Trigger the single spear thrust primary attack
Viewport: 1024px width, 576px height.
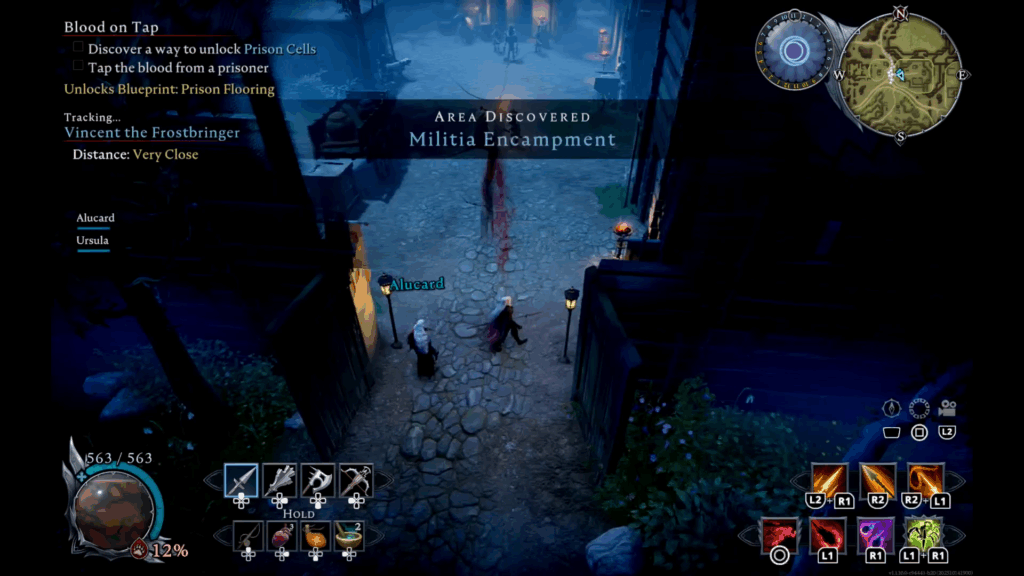coord(877,480)
